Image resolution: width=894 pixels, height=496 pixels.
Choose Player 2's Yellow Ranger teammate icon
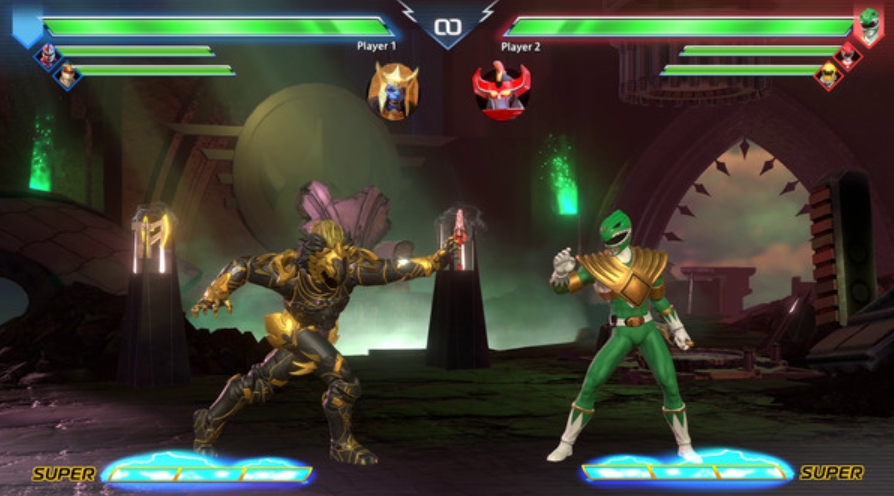coord(828,73)
